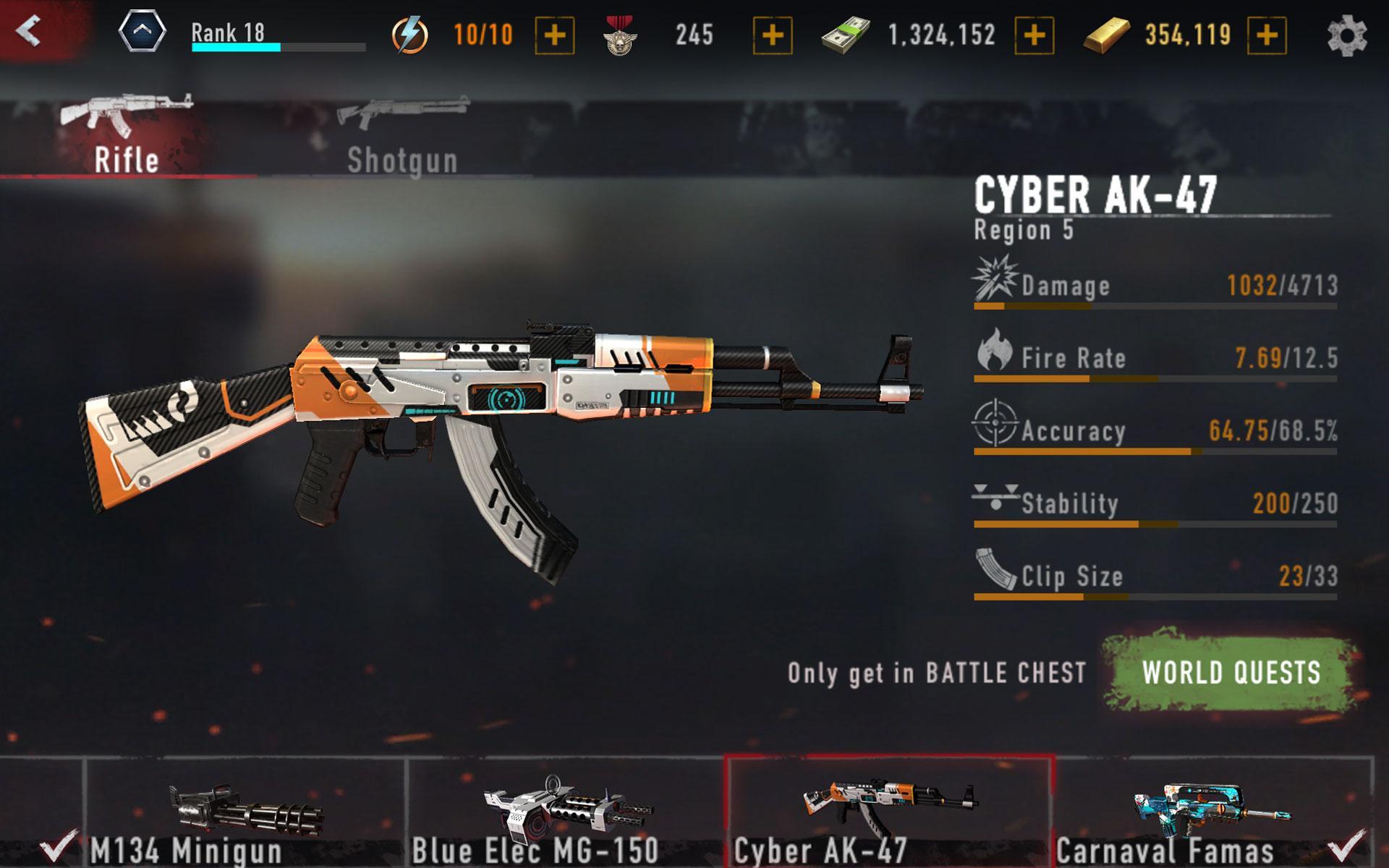Switch to the Rifle tab
The image size is (1389, 868).
(127, 135)
